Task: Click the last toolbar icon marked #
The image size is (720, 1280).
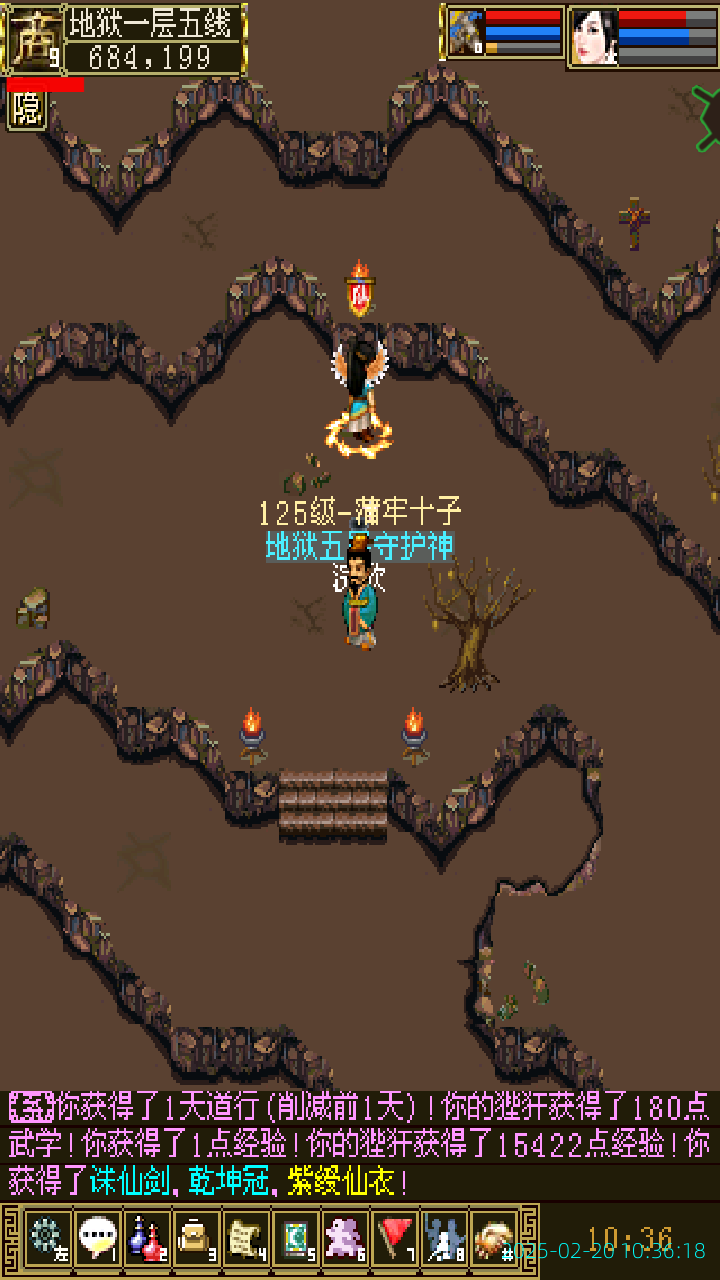Action: point(494,1237)
